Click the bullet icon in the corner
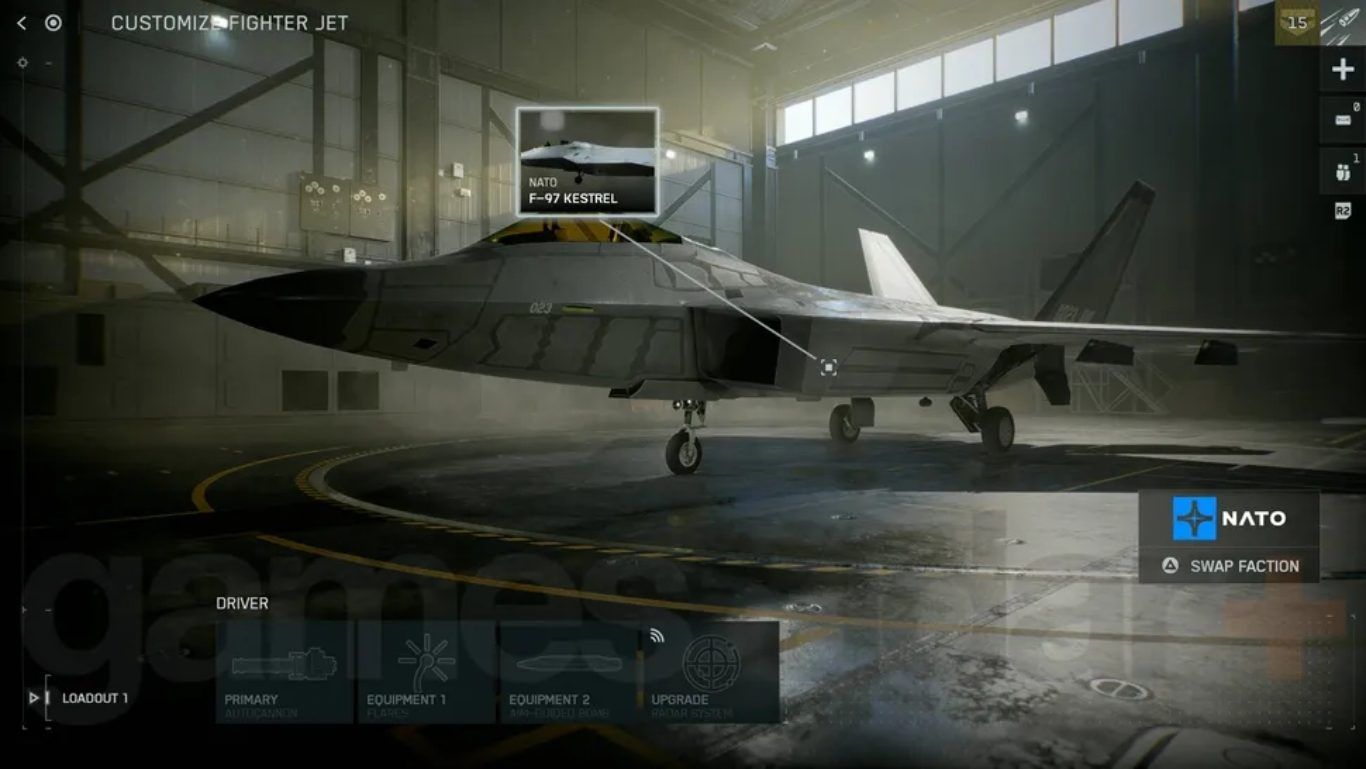Screen dimensions: 1366x769 tap(1343, 23)
